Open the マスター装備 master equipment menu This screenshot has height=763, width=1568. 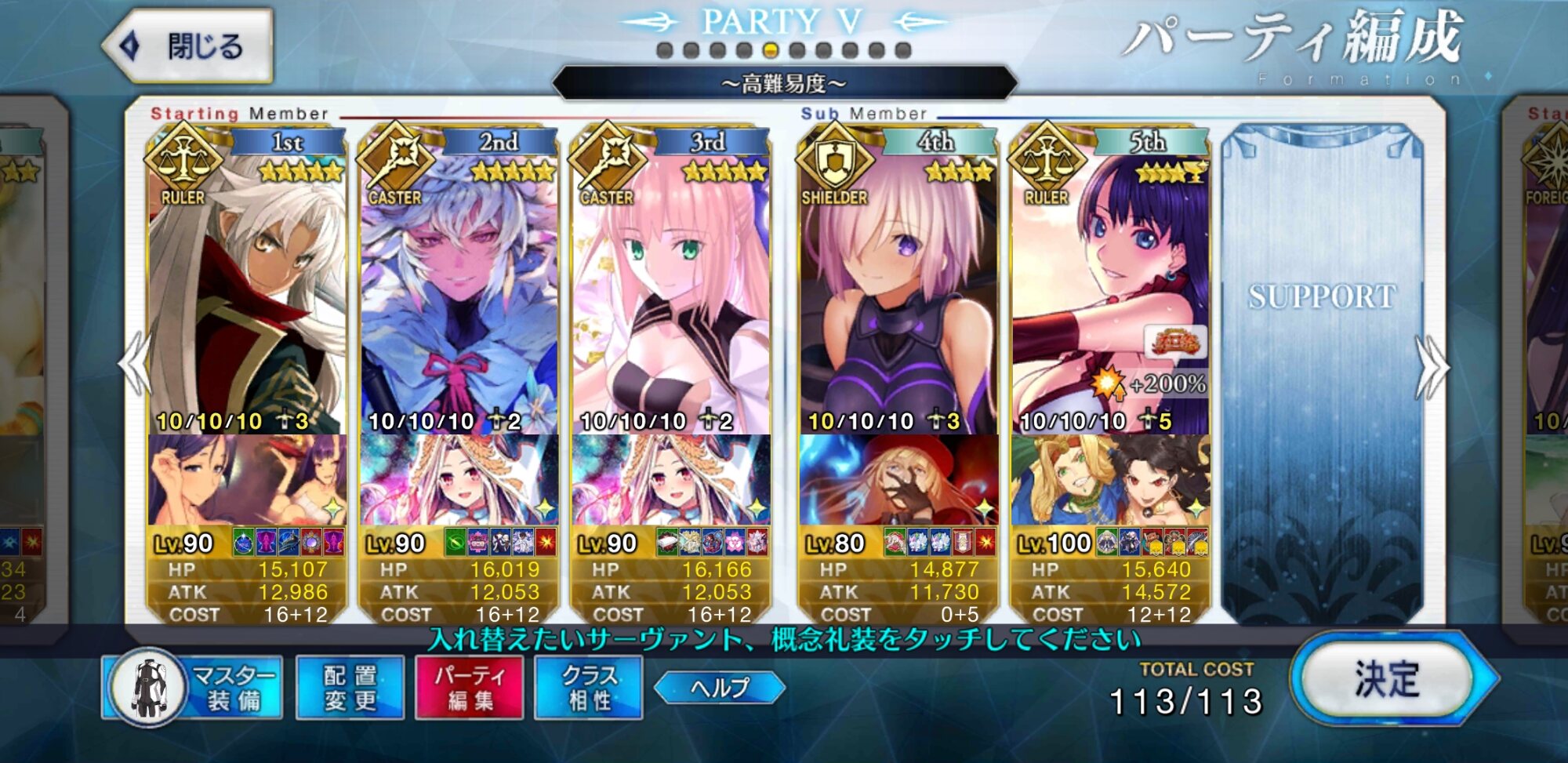click(x=194, y=688)
